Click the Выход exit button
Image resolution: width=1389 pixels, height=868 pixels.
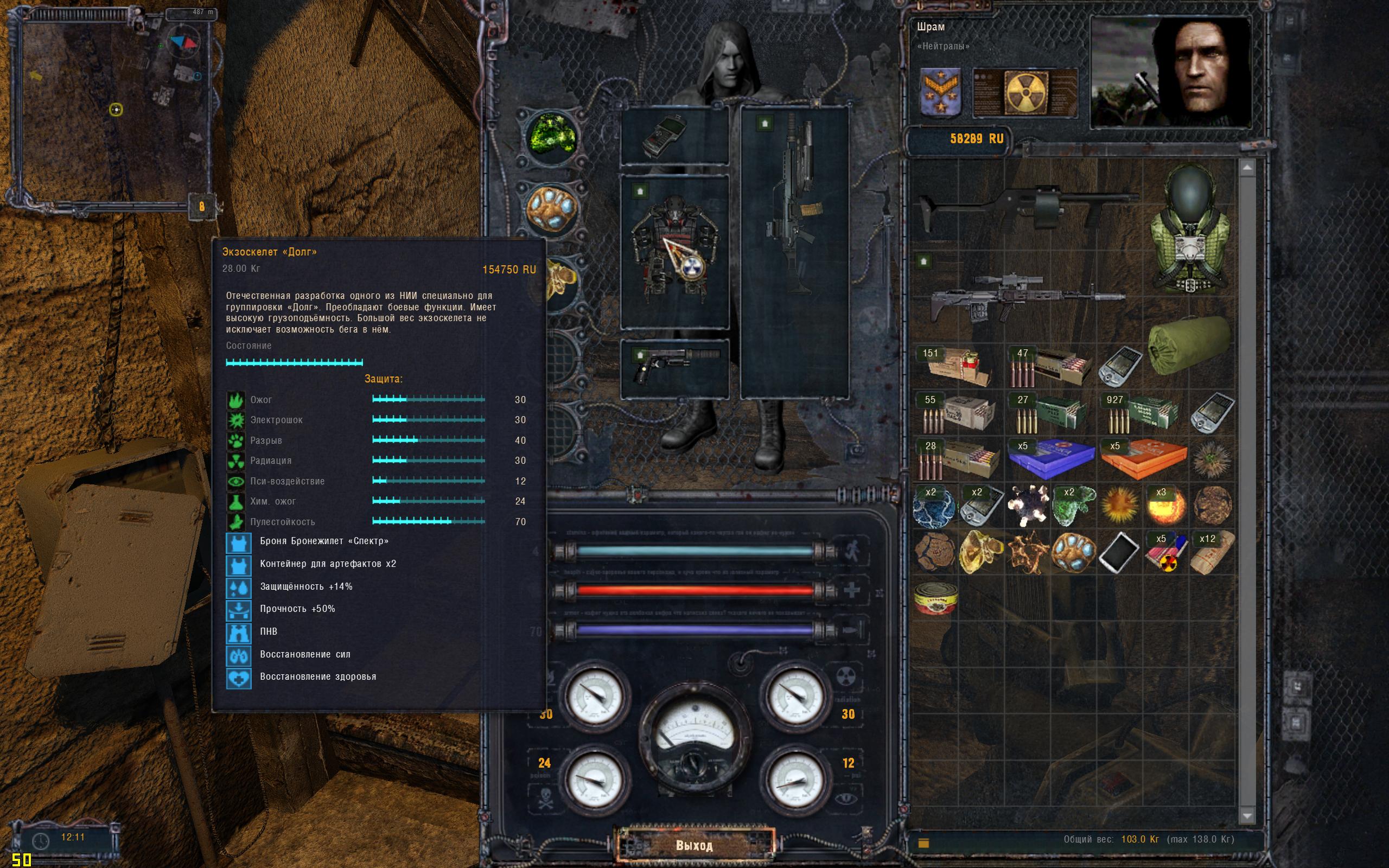pos(694,845)
